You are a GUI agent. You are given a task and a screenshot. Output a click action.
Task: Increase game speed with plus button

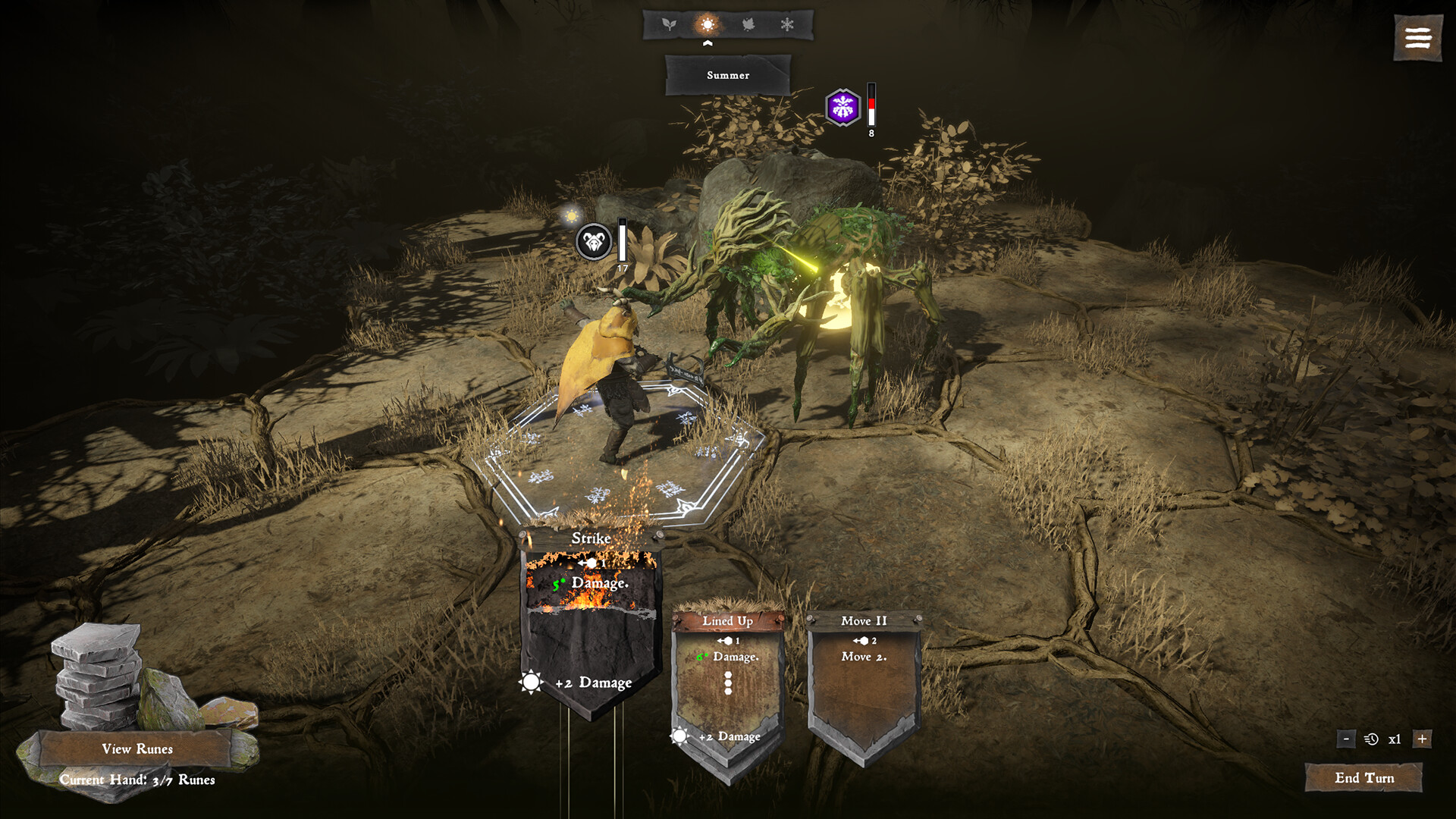click(1422, 739)
